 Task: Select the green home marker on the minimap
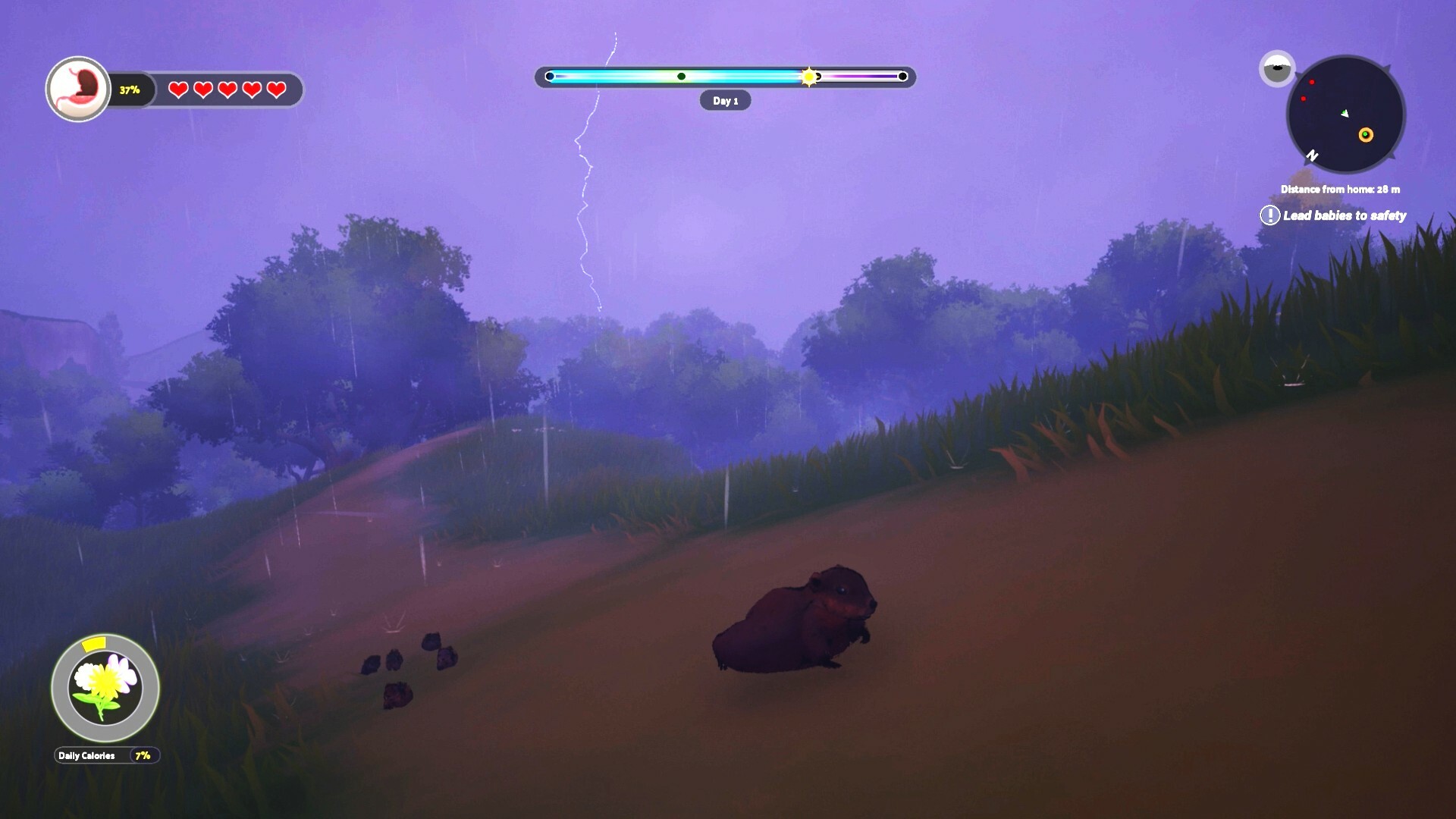[x=1365, y=135]
